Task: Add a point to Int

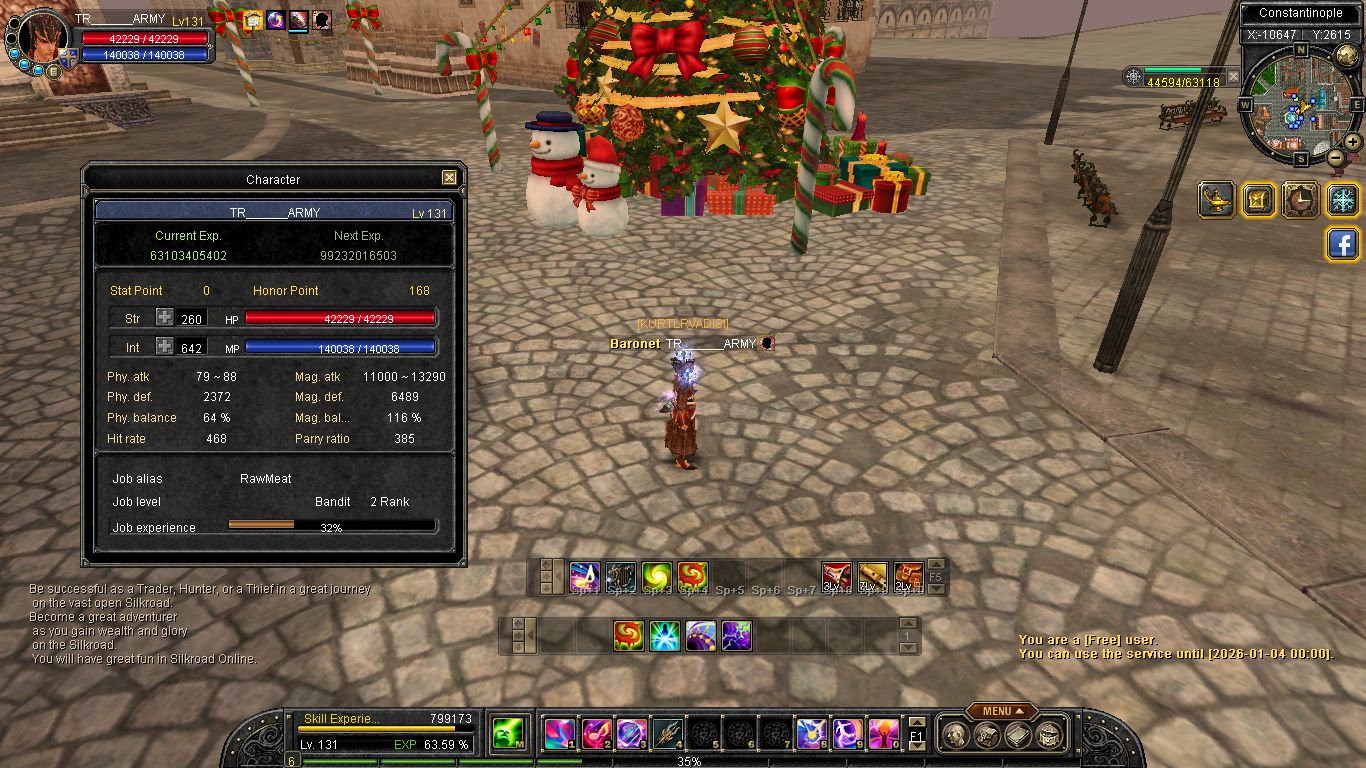Action: [164, 346]
